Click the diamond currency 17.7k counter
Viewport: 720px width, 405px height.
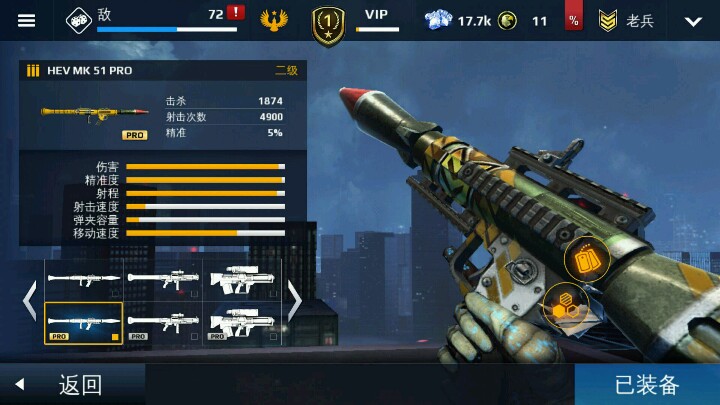coord(456,20)
